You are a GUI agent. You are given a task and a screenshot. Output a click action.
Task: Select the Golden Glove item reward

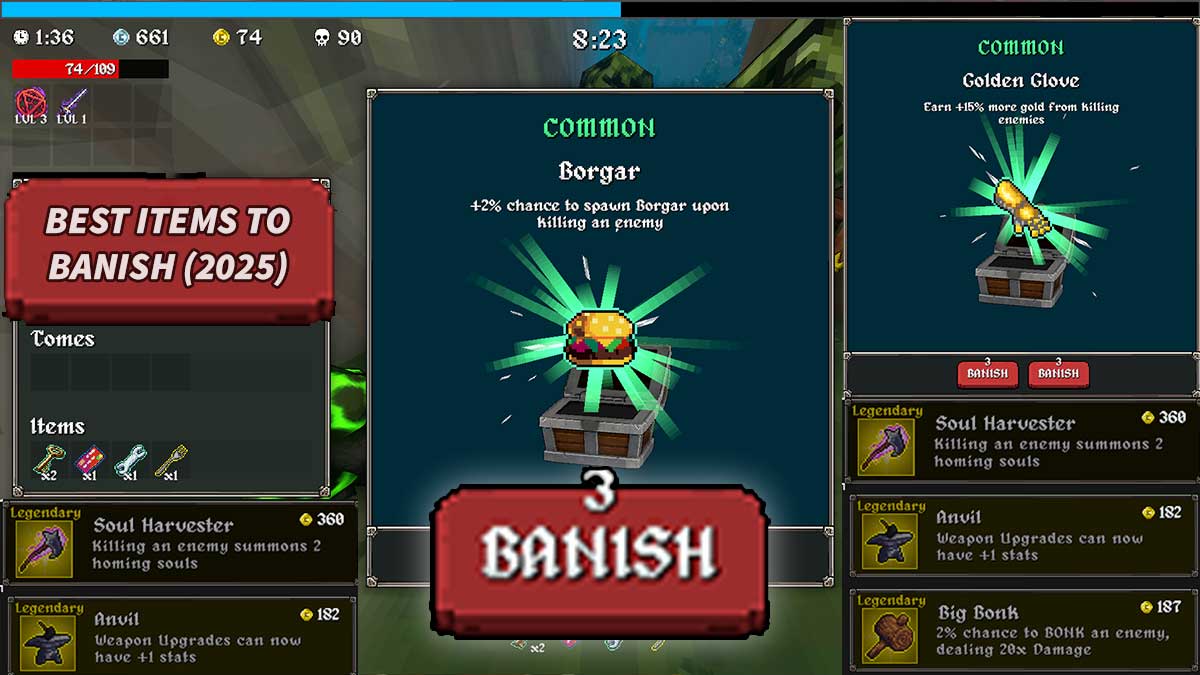[1020, 205]
